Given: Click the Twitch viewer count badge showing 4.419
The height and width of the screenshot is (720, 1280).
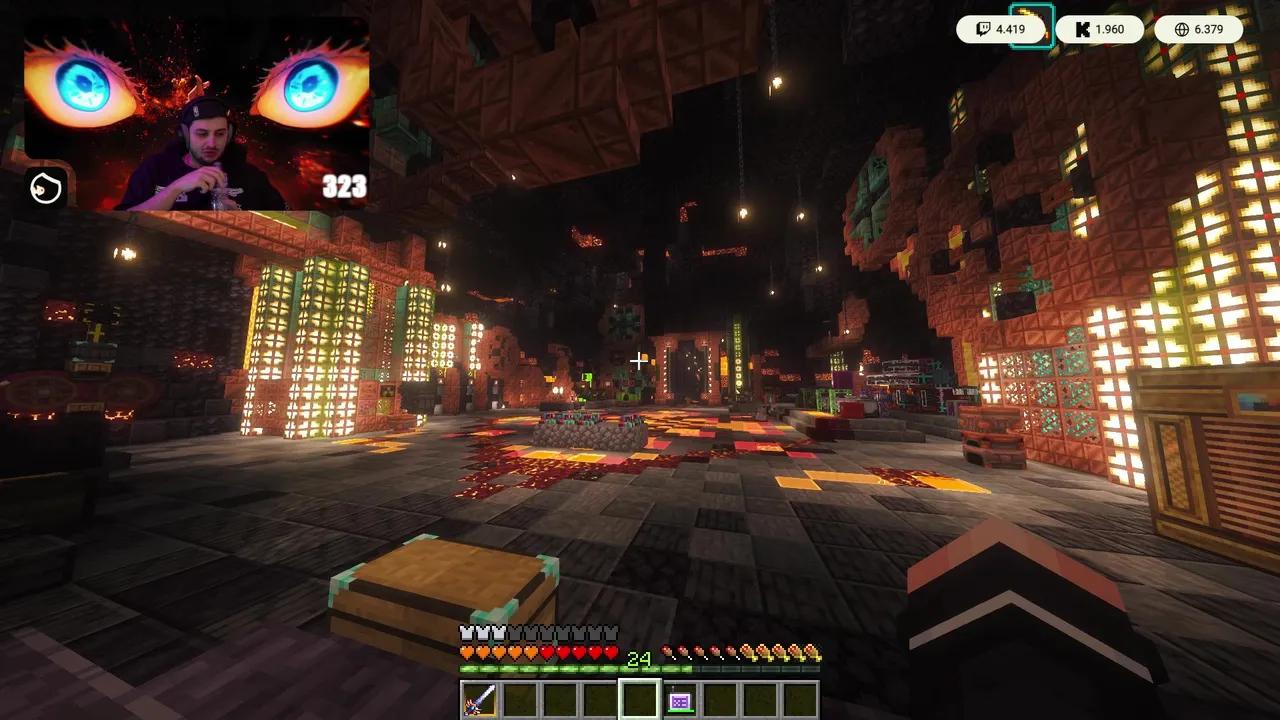Looking at the screenshot, I should 1004,29.
